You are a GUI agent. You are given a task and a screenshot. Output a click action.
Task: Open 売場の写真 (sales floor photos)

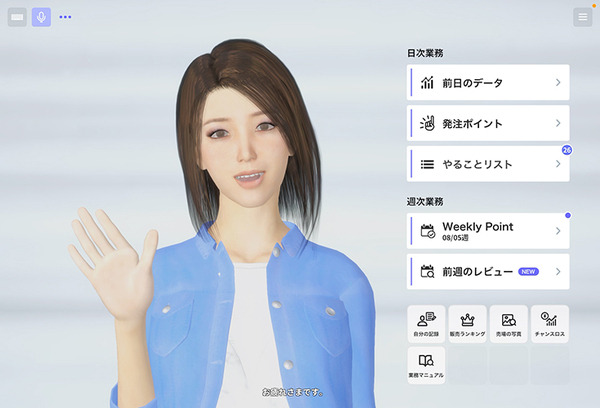coord(508,323)
